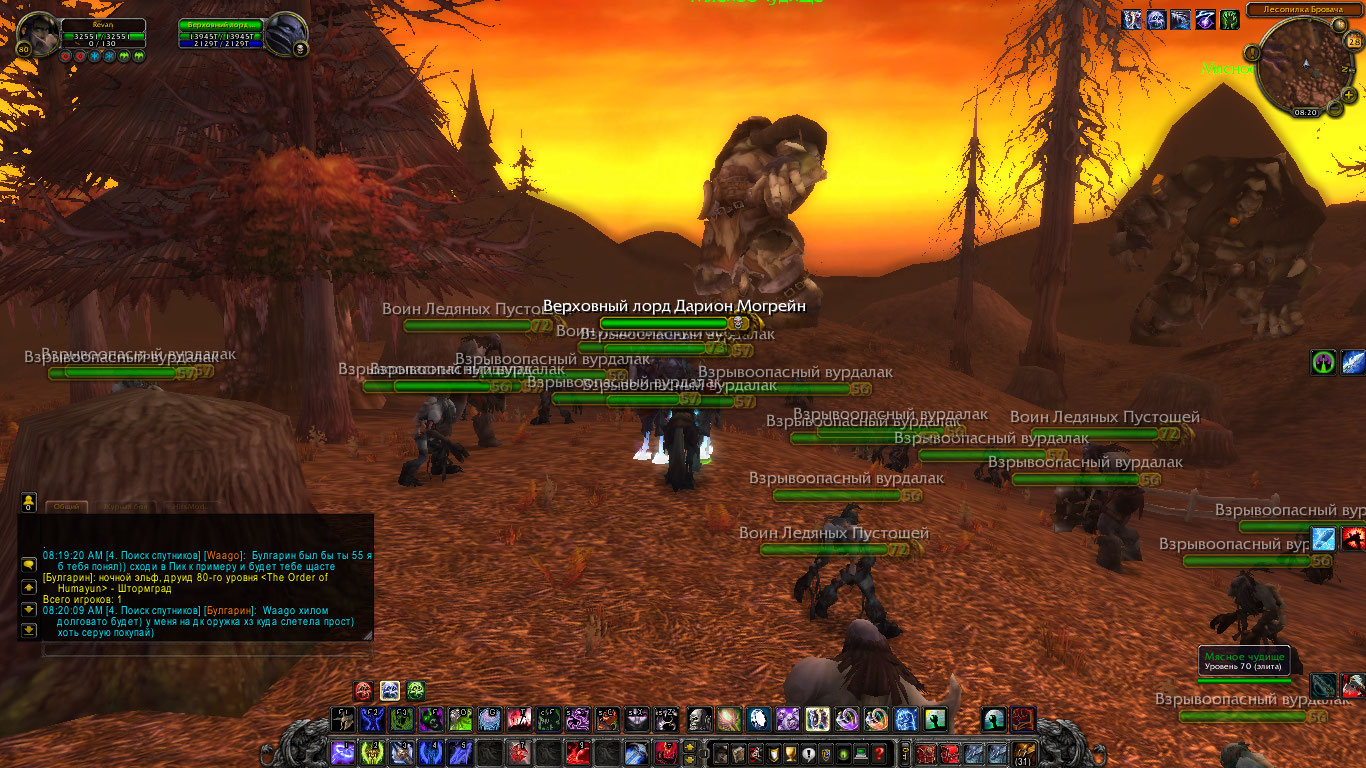1366x768 pixels.
Task: Select the target portrait of the Highlord
Action: 287,35
